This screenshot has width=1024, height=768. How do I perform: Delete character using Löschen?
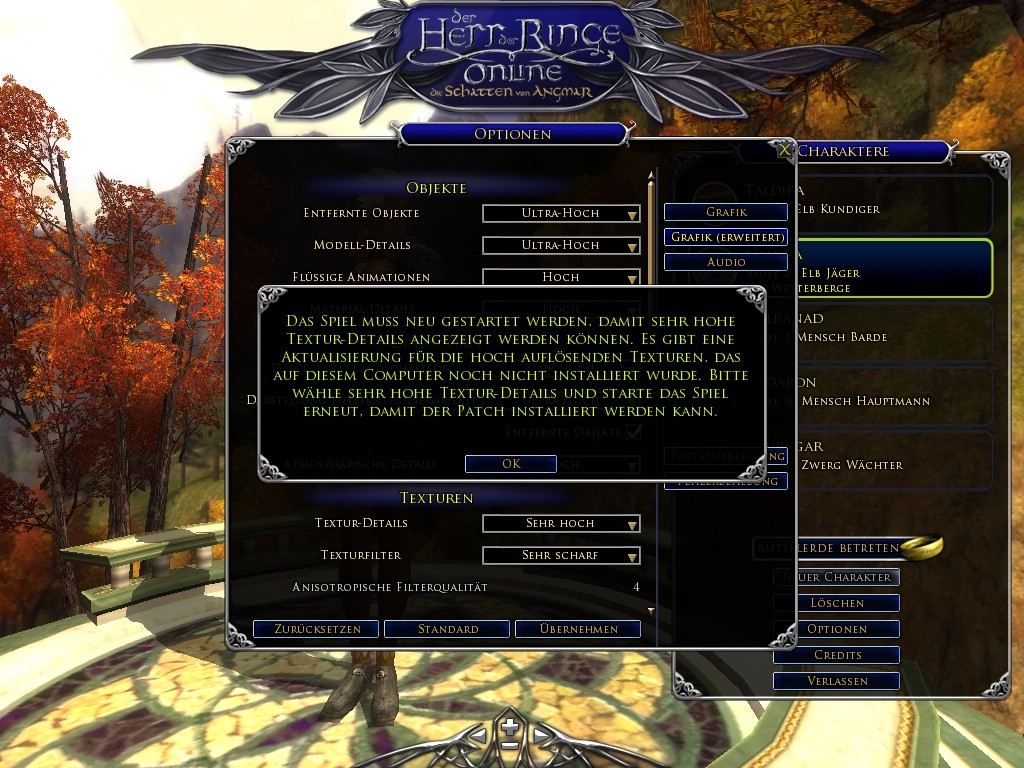coord(836,603)
